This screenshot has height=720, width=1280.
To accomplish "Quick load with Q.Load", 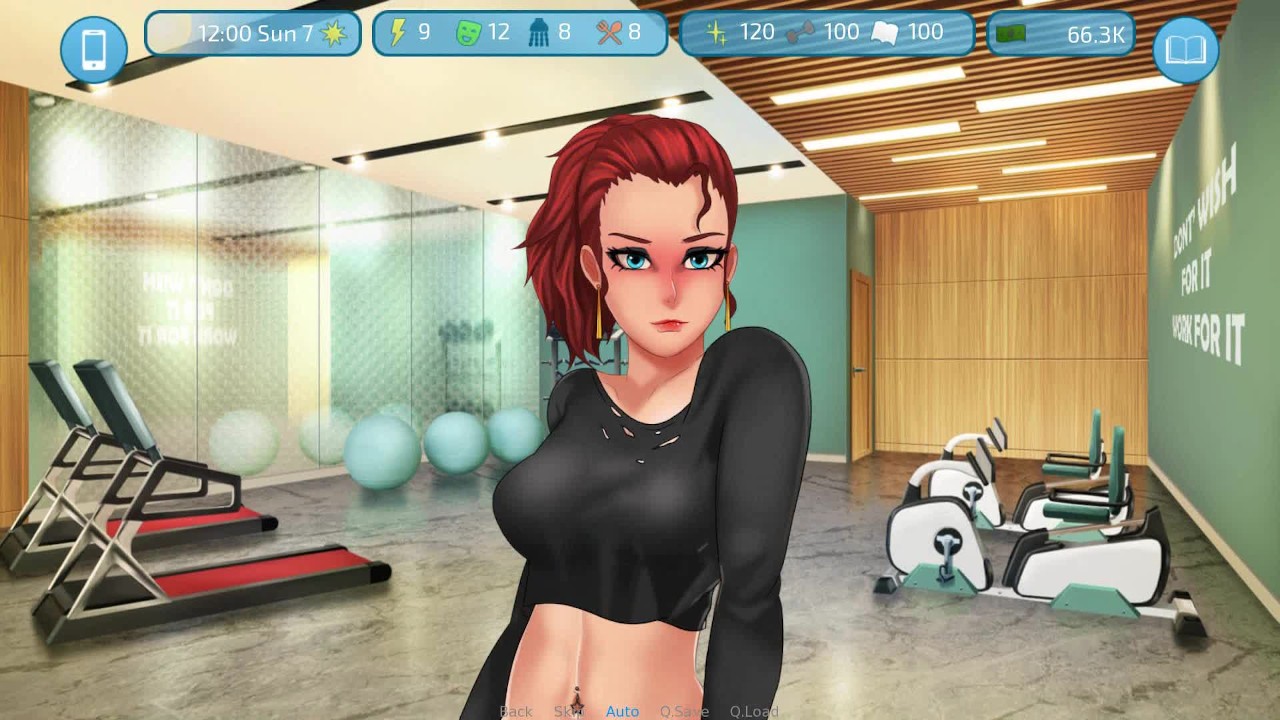I will pos(754,711).
